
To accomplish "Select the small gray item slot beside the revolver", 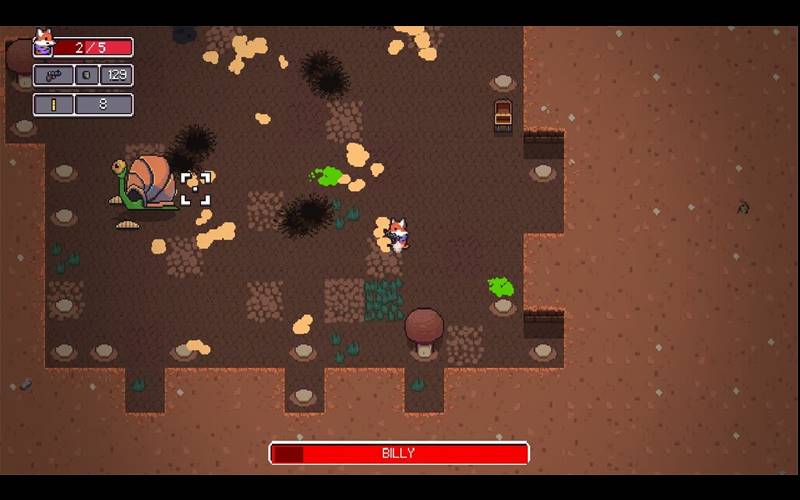I will click(x=87, y=75).
